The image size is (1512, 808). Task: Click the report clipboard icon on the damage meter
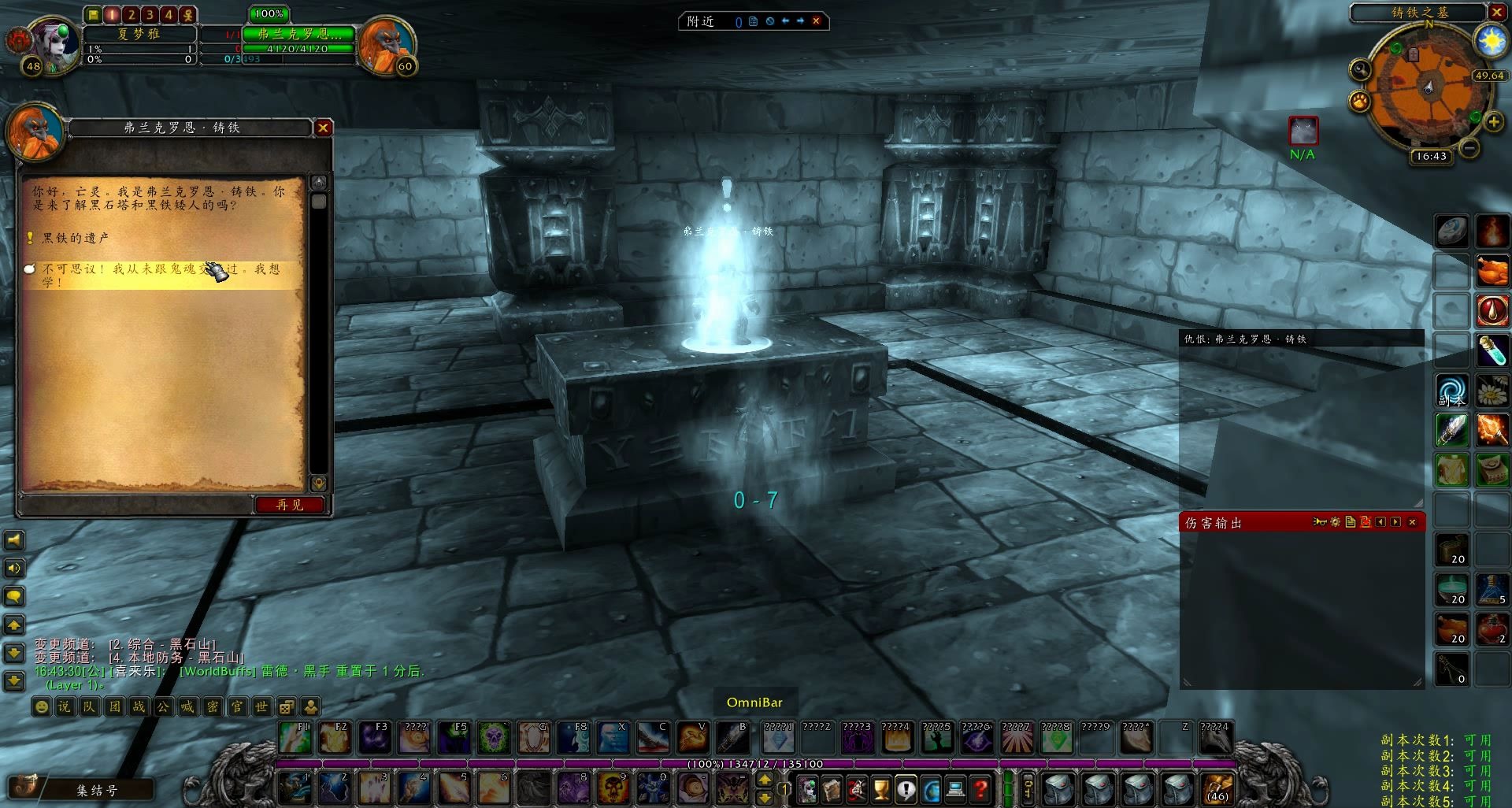coord(1350,522)
